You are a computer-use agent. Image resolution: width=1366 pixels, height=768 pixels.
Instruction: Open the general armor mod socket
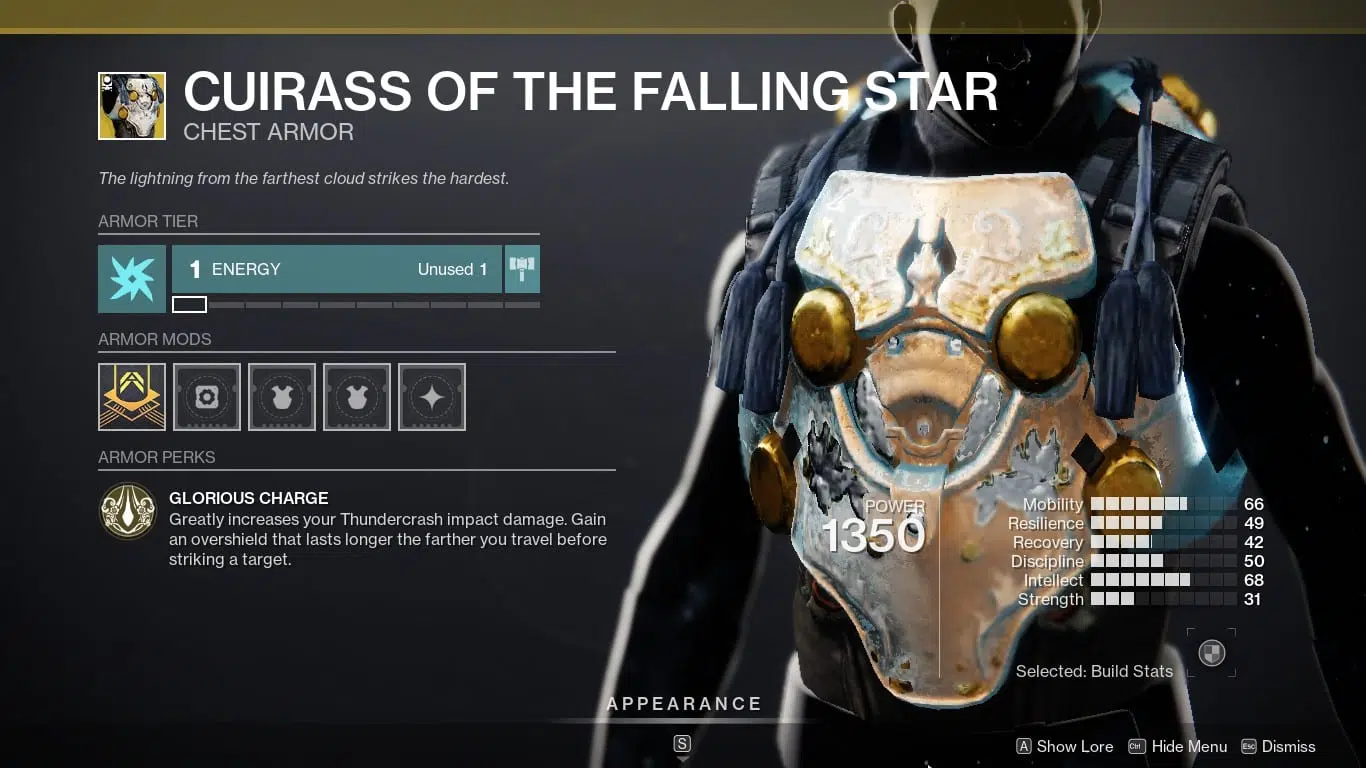click(207, 397)
